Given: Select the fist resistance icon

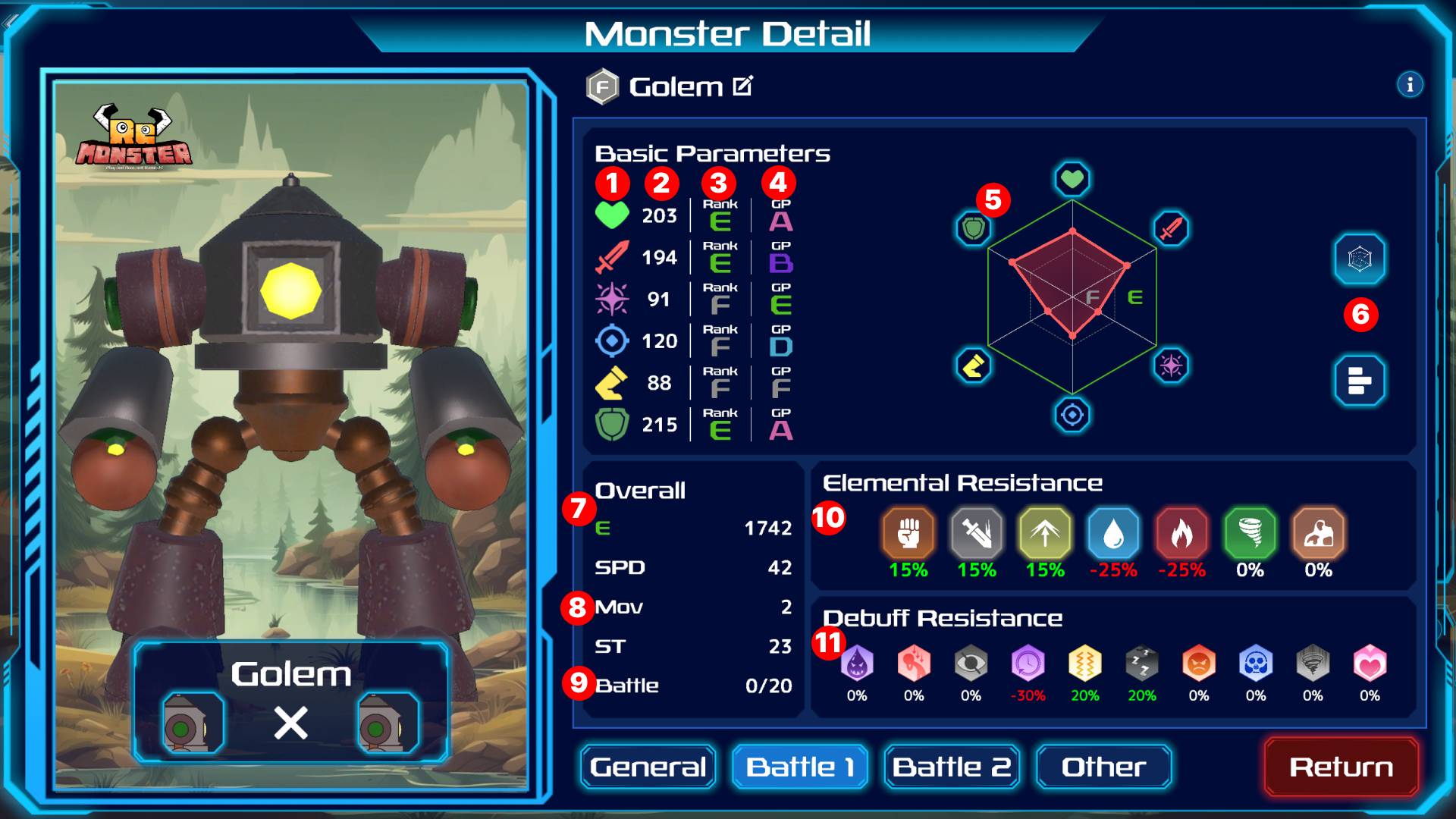Looking at the screenshot, I should [x=908, y=533].
